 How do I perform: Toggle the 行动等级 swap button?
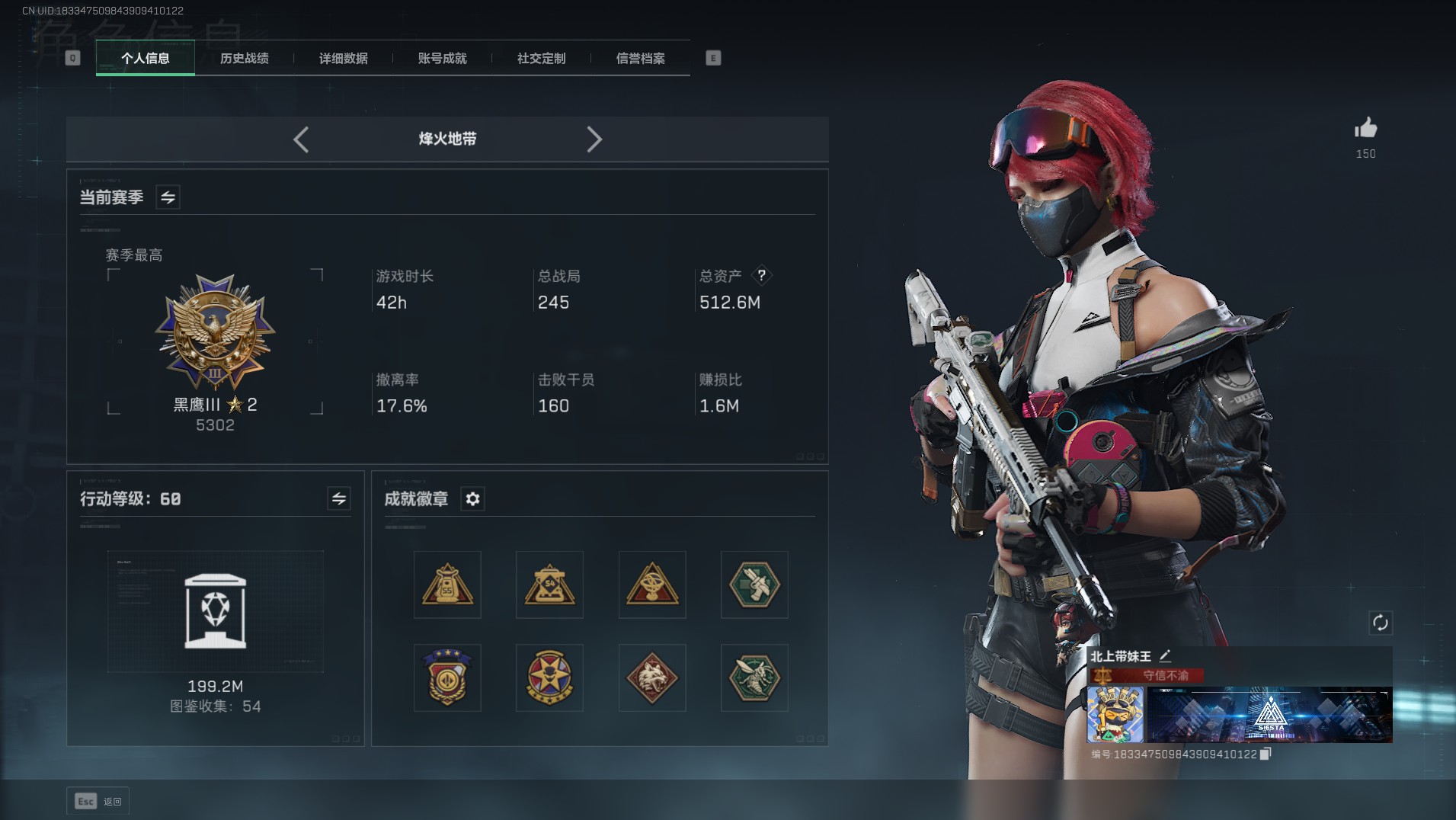(338, 499)
